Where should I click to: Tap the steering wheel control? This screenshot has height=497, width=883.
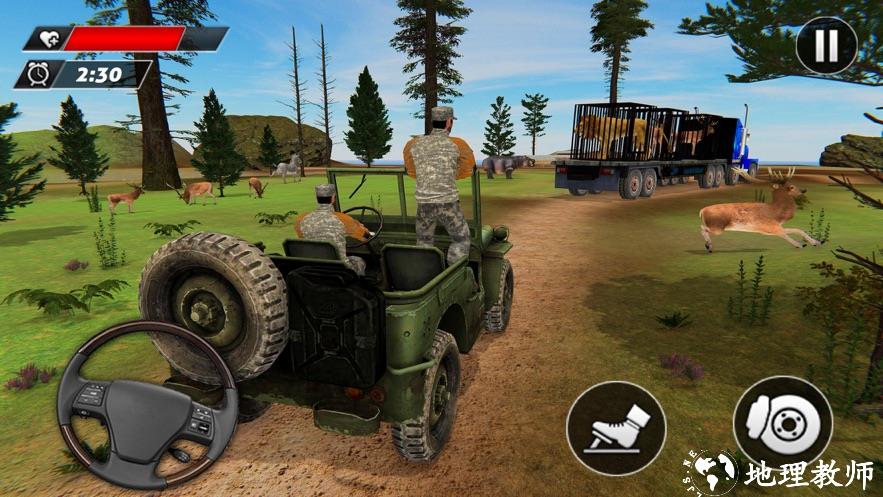tap(147, 405)
